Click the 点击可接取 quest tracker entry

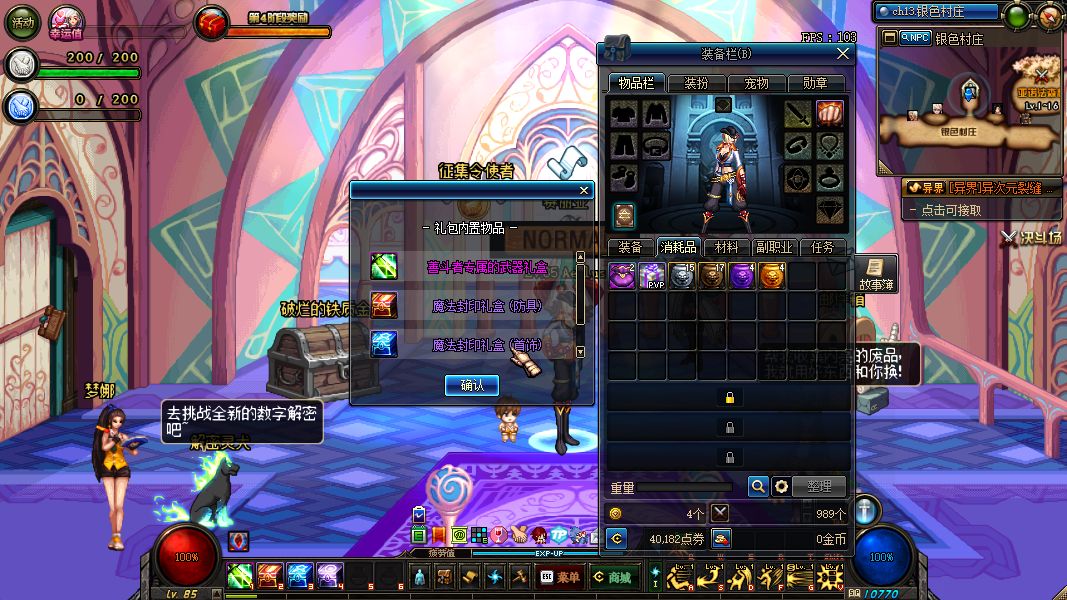(952, 210)
